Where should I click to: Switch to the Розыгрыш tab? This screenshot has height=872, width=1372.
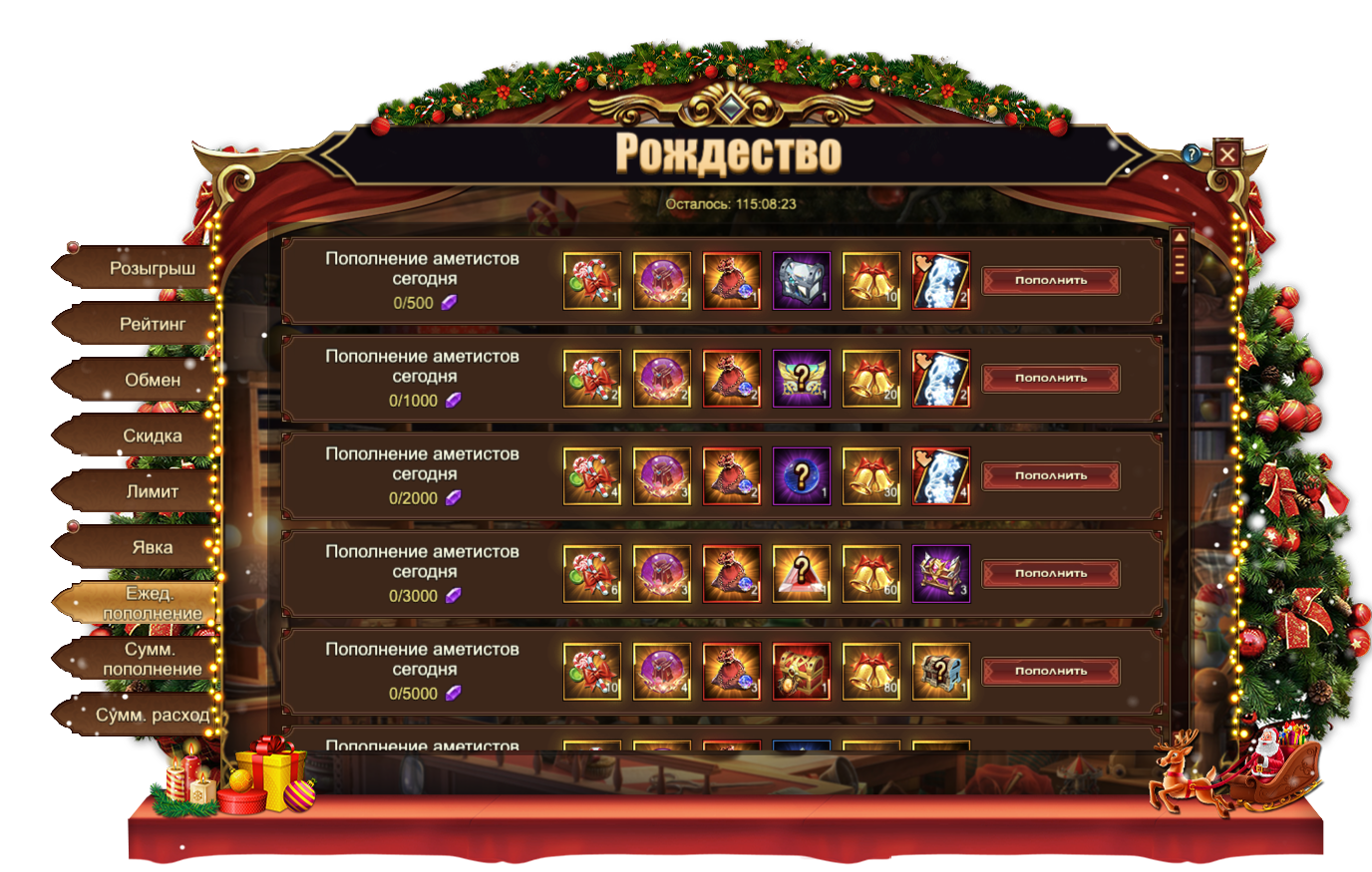pyautogui.click(x=151, y=269)
